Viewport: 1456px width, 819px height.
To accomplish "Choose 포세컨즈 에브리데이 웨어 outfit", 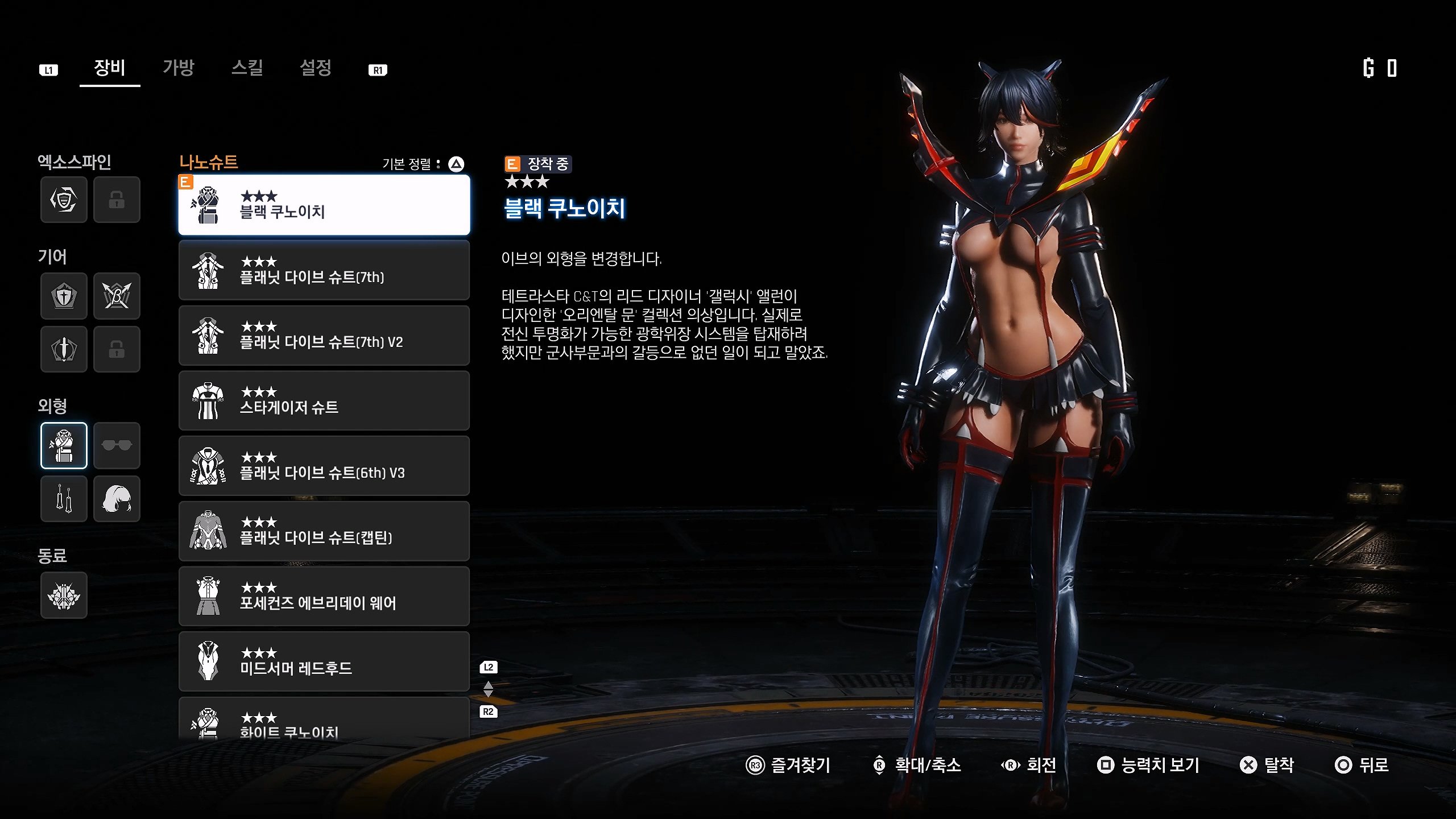I will tap(324, 596).
